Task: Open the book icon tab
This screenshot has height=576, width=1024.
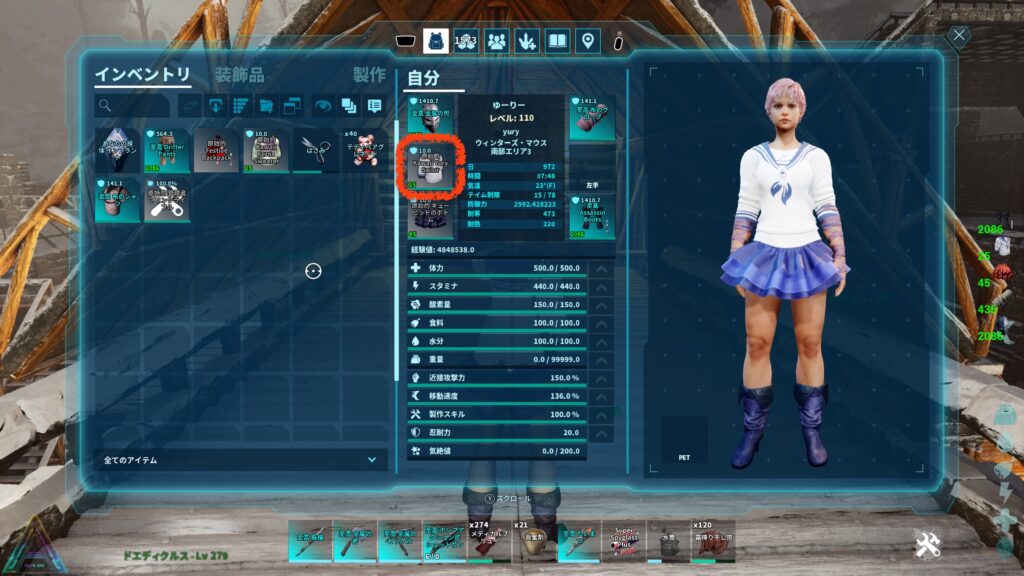Action: (558, 41)
